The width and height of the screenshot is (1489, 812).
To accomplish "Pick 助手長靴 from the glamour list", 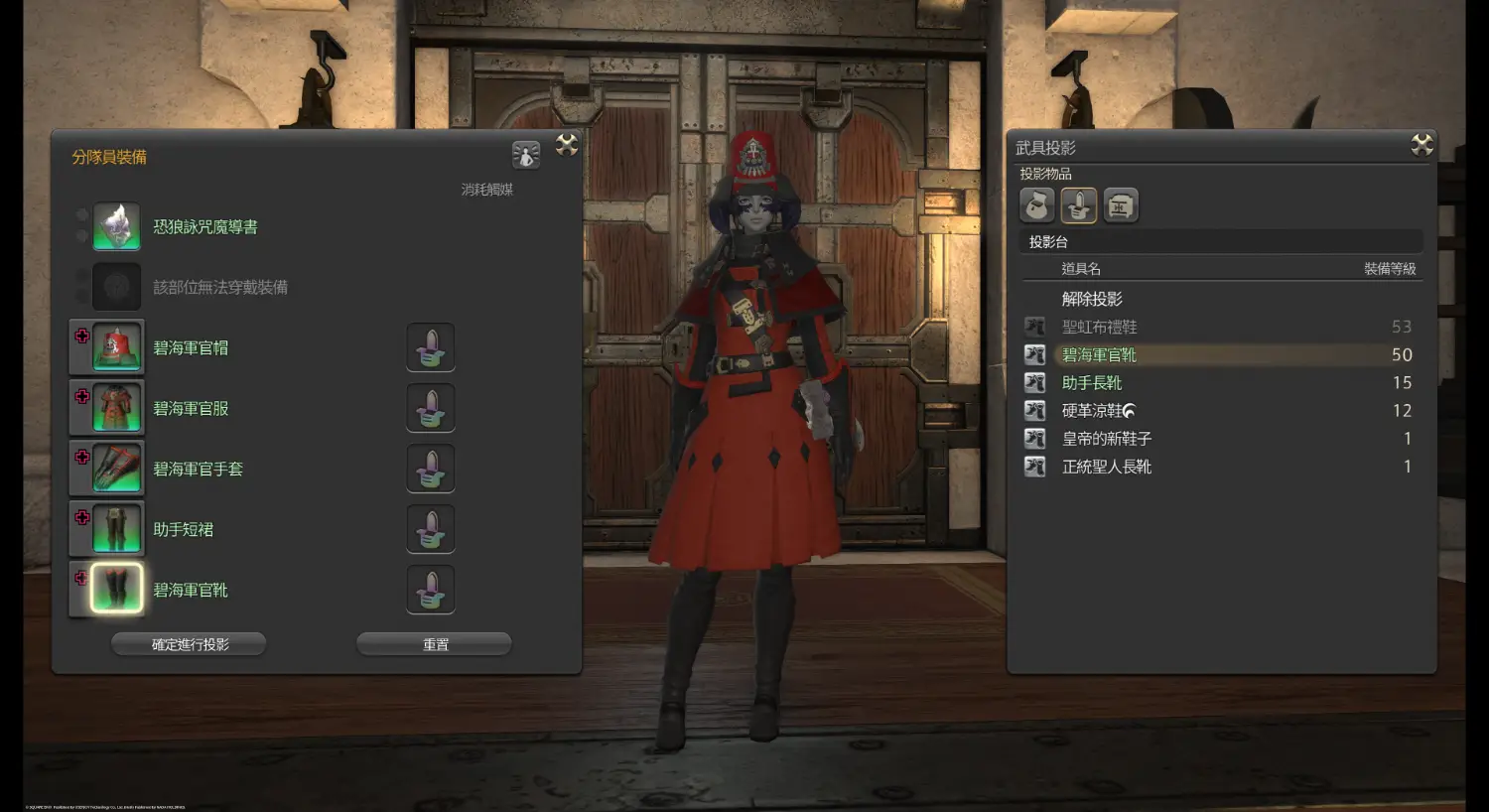I will click(1092, 382).
